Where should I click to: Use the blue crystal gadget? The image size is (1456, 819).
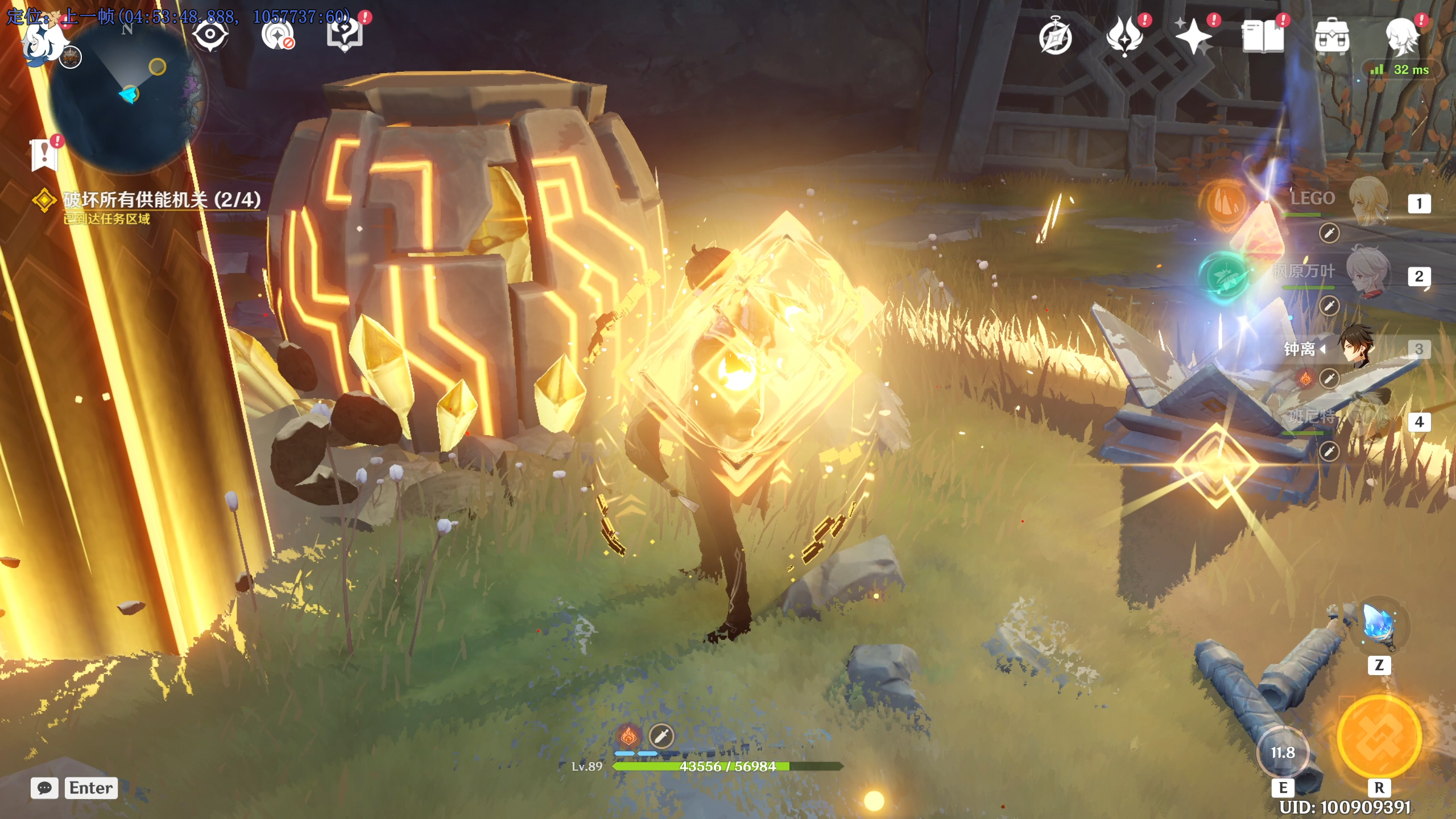1379,626
